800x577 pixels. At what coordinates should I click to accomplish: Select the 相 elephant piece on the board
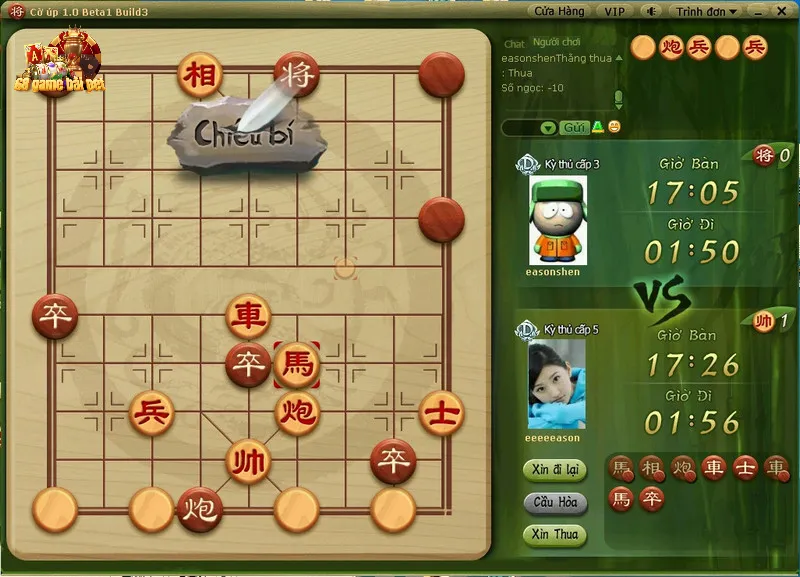[x=200, y=73]
